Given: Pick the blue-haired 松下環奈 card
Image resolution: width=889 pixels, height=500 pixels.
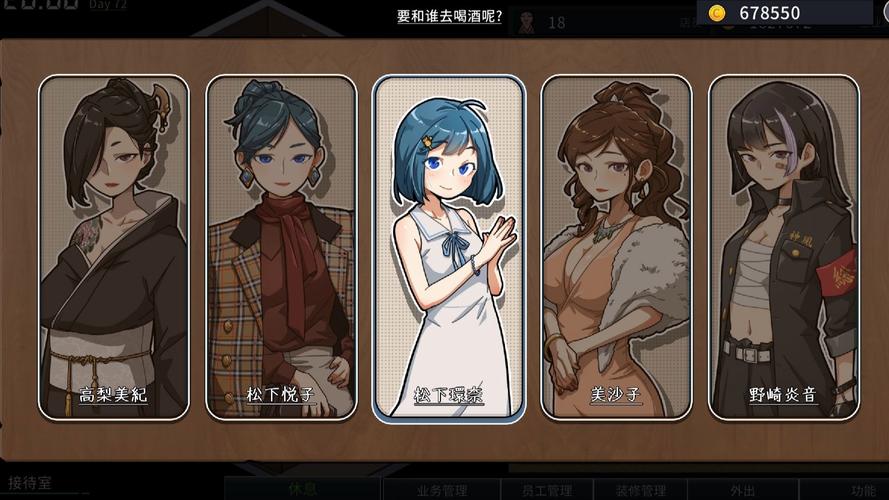Looking at the screenshot, I should [x=449, y=246].
